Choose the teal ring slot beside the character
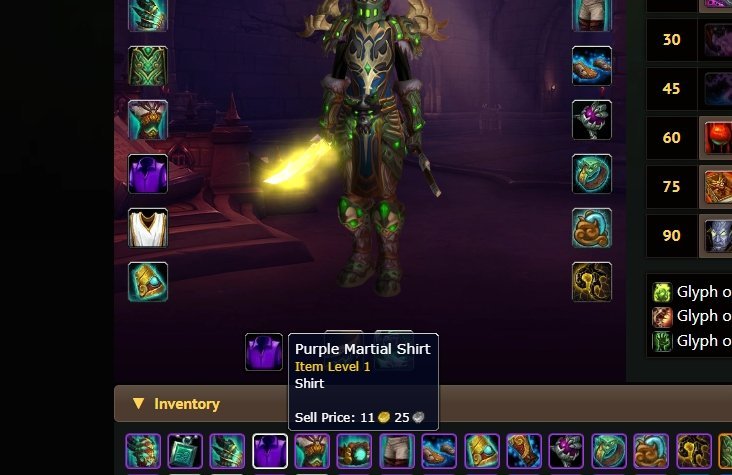This screenshot has height=475, width=732. pyautogui.click(x=591, y=174)
